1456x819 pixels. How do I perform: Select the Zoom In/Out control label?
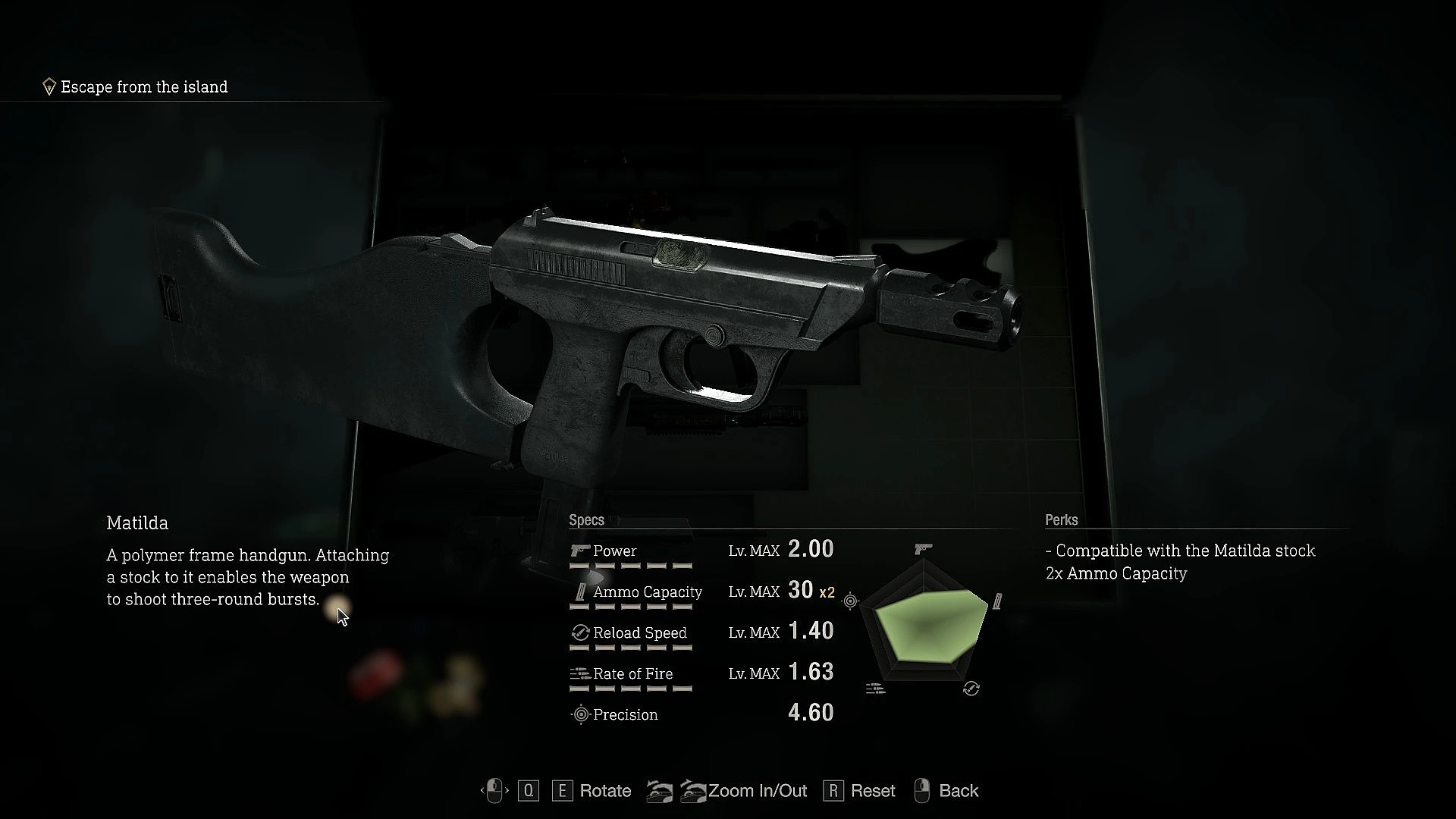(757, 791)
